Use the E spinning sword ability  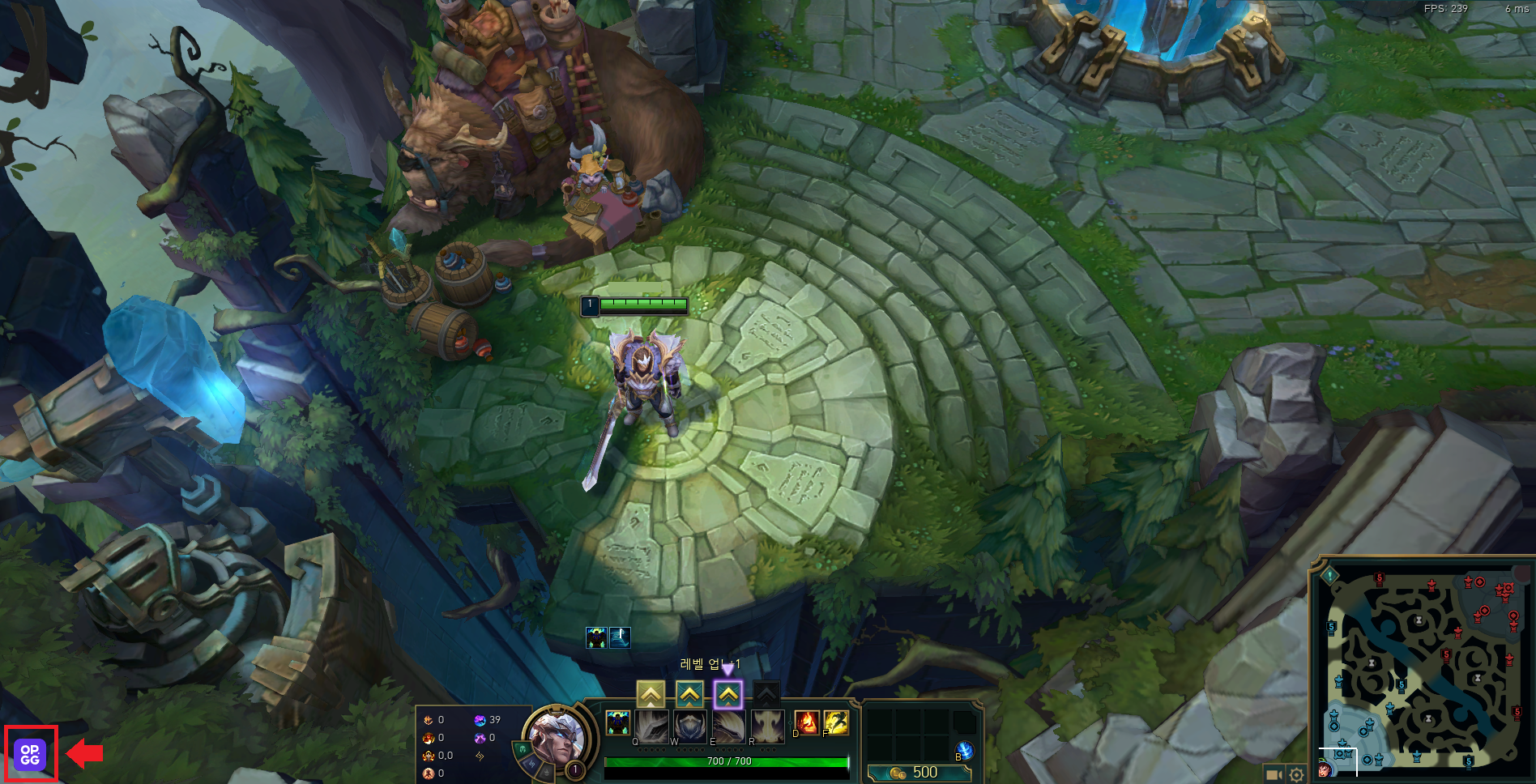click(x=729, y=726)
